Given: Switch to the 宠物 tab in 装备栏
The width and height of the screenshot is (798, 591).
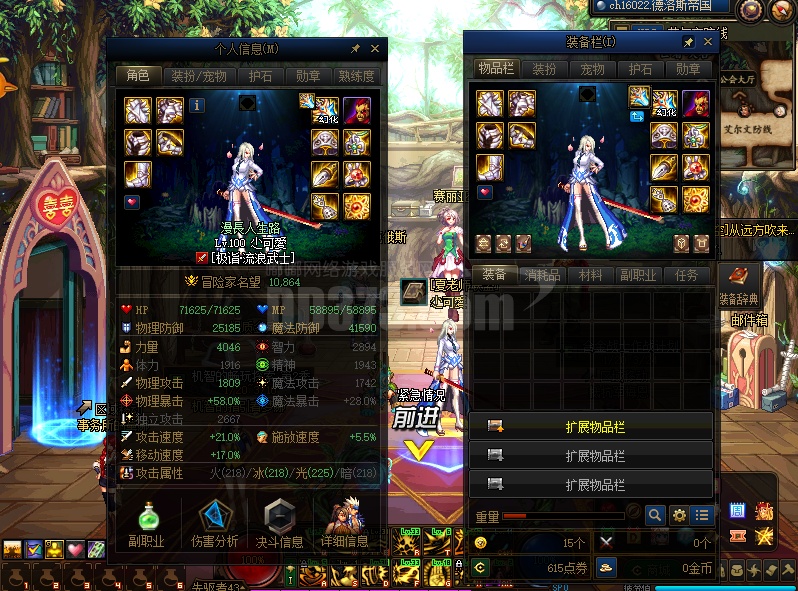Looking at the screenshot, I should pyautogui.click(x=593, y=69).
